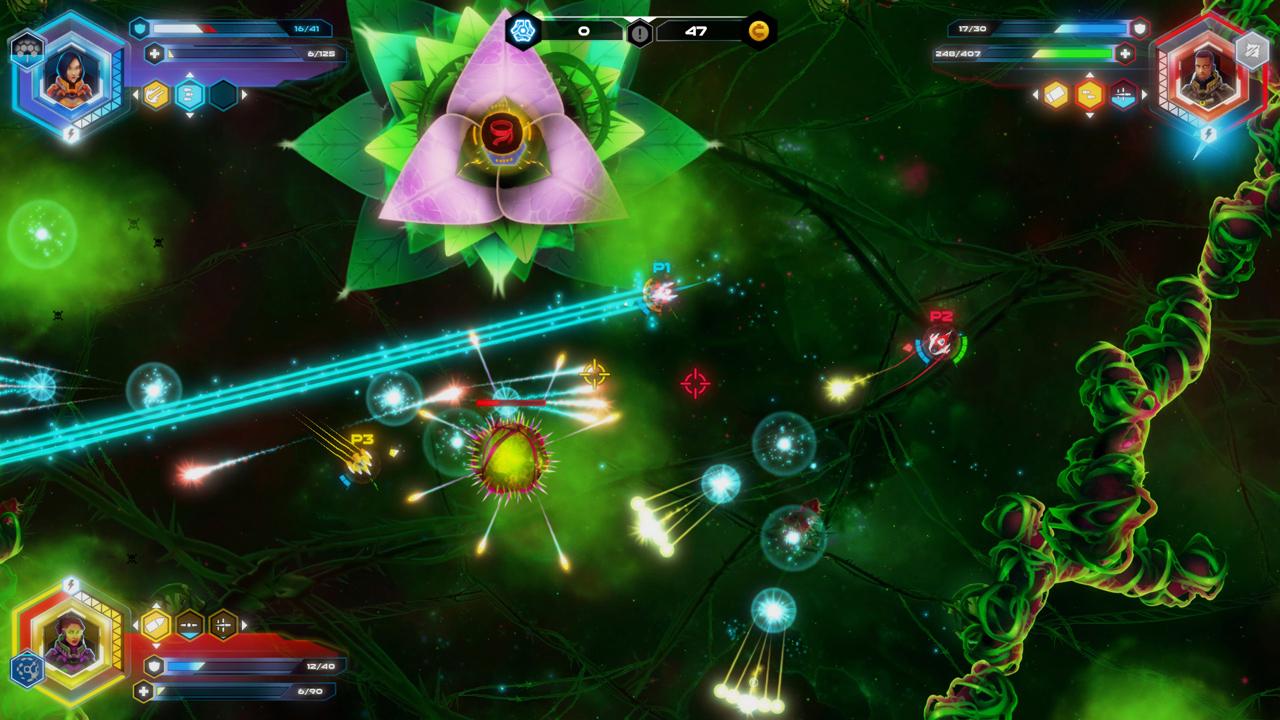Viewport: 1280px width, 720px height.
Task: Select the hex-cluster ability icon beside Player 1's portrait
Action: point(28,49)
